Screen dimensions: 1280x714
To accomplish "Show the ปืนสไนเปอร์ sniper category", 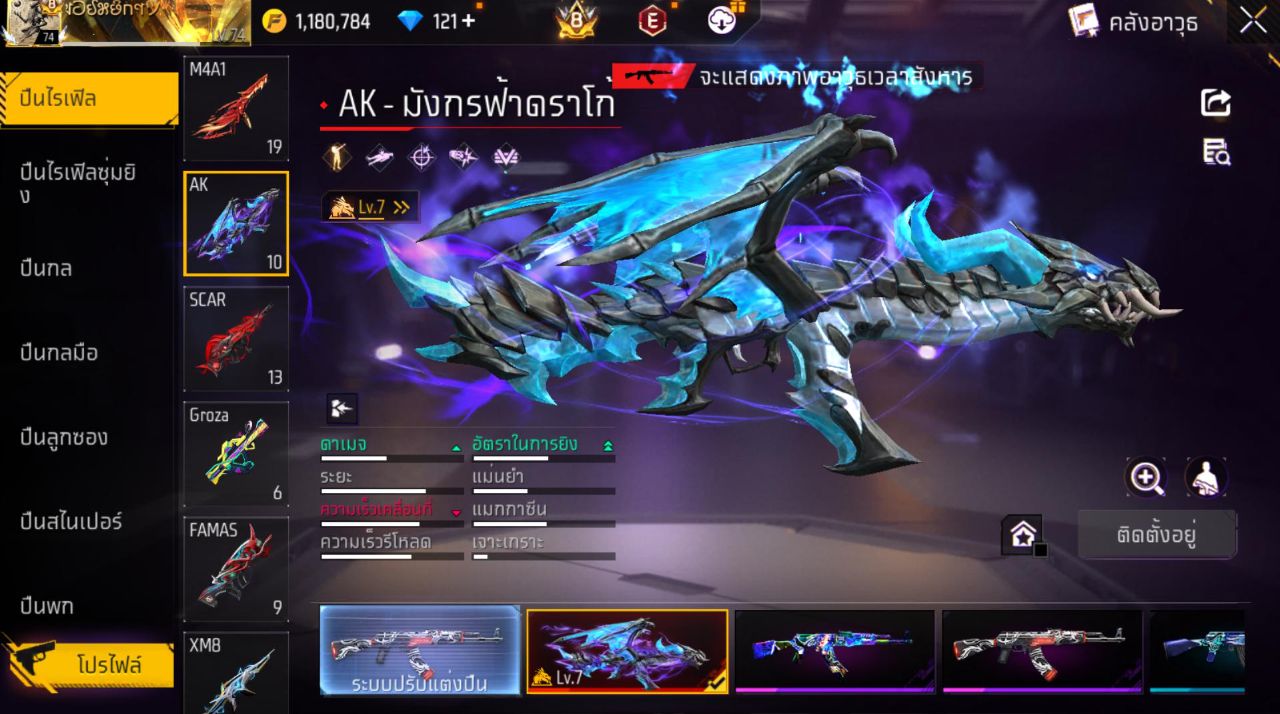I will point(71,521).
